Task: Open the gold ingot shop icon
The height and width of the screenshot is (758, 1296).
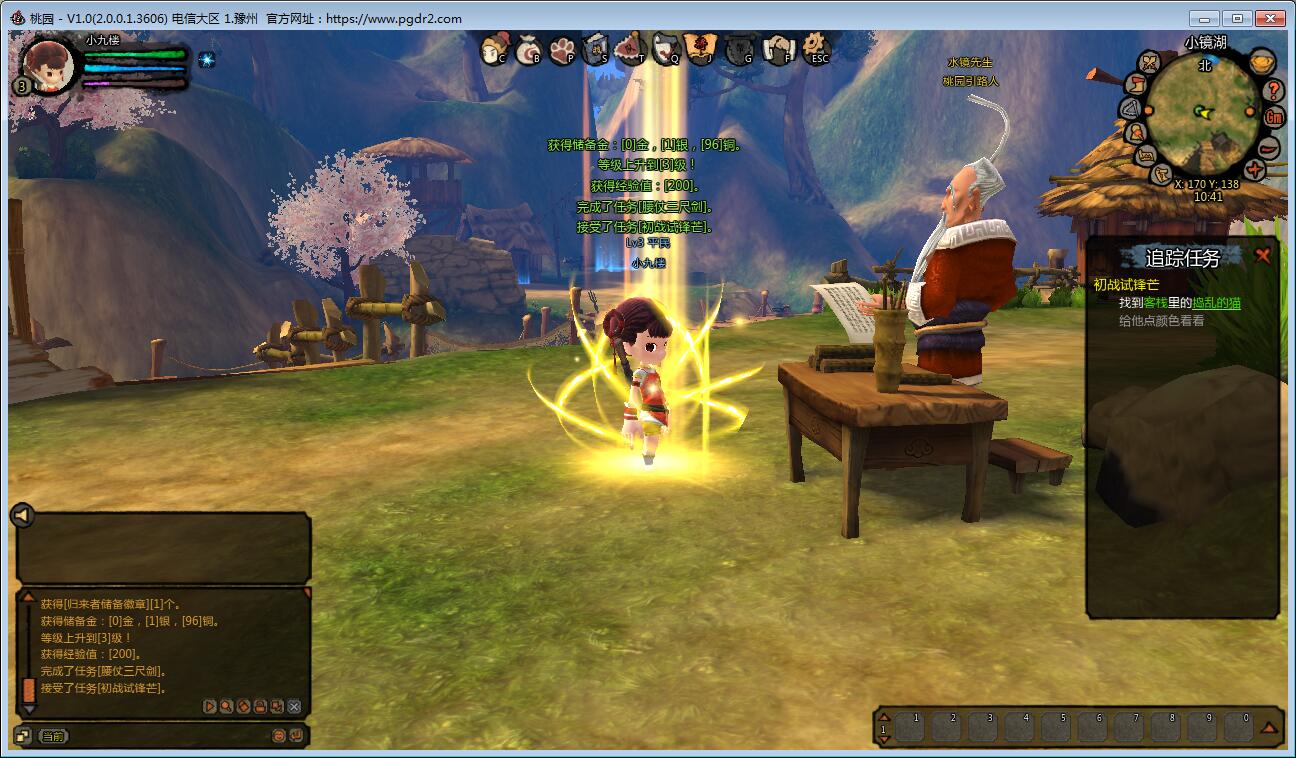Action: 1263,61
